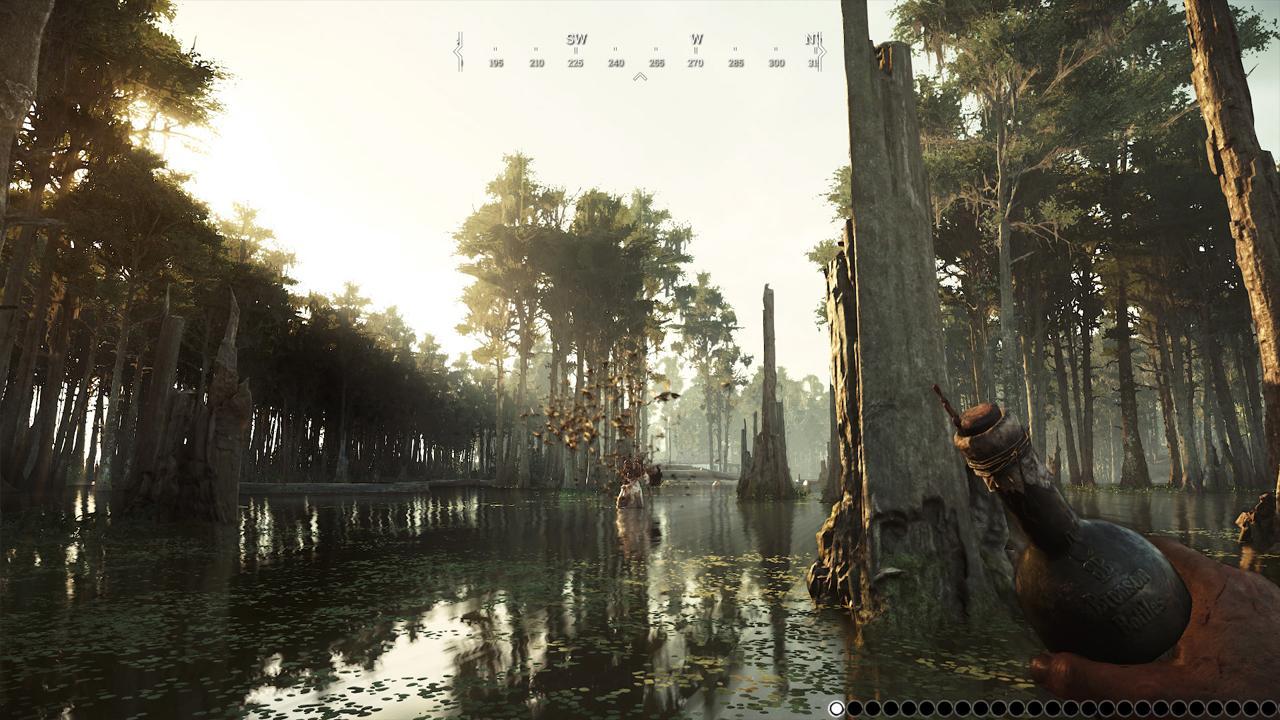This screenshot has height=720, width=1280.
Task: Click the 210 bearing label
Action: point(537,62)
